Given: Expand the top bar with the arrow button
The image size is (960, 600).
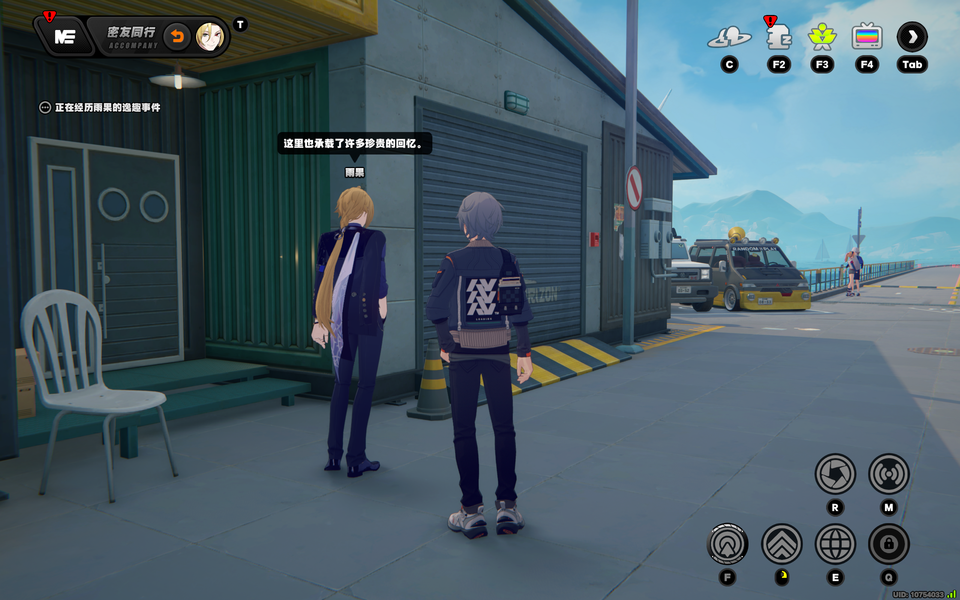Looking at the screenshot, I should [x=912, y=38].
